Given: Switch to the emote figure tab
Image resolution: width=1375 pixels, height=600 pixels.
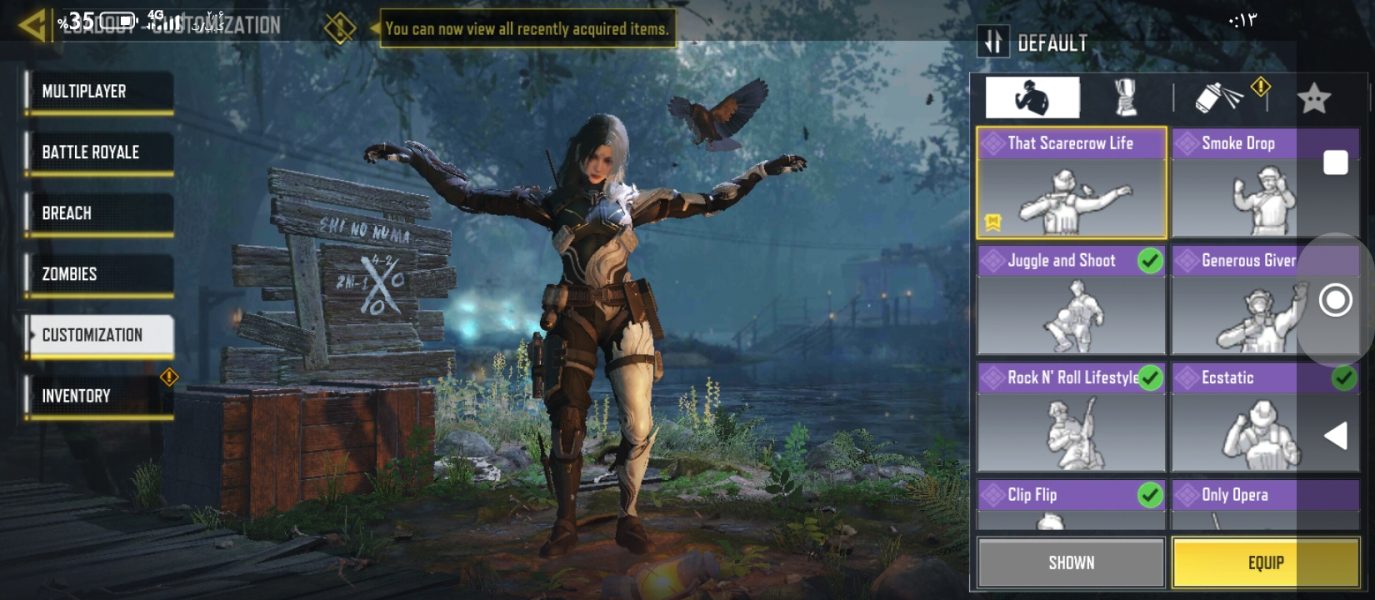Looking at the screenshot, I should coord(1032,98).
